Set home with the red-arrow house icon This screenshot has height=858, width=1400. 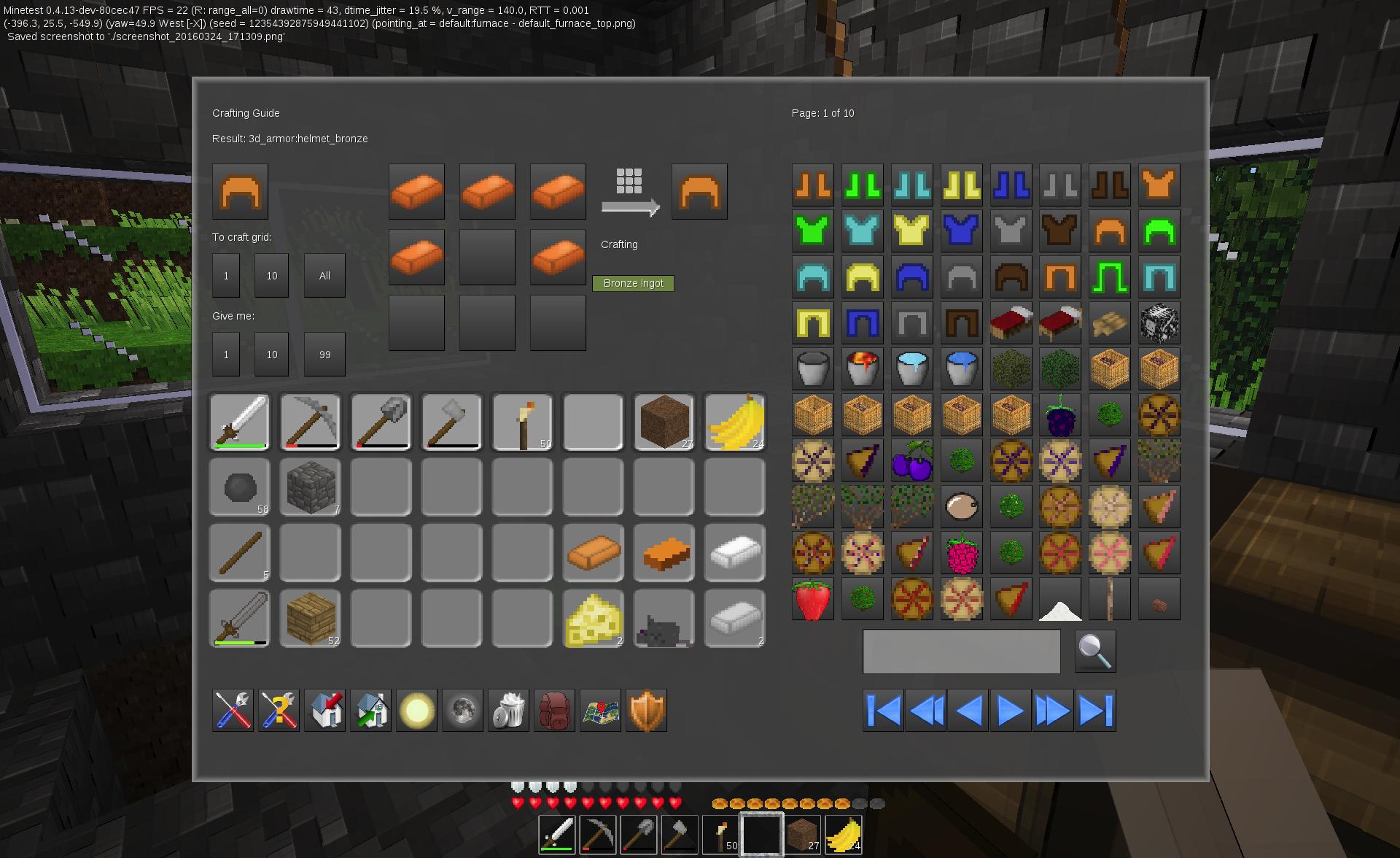324,710
